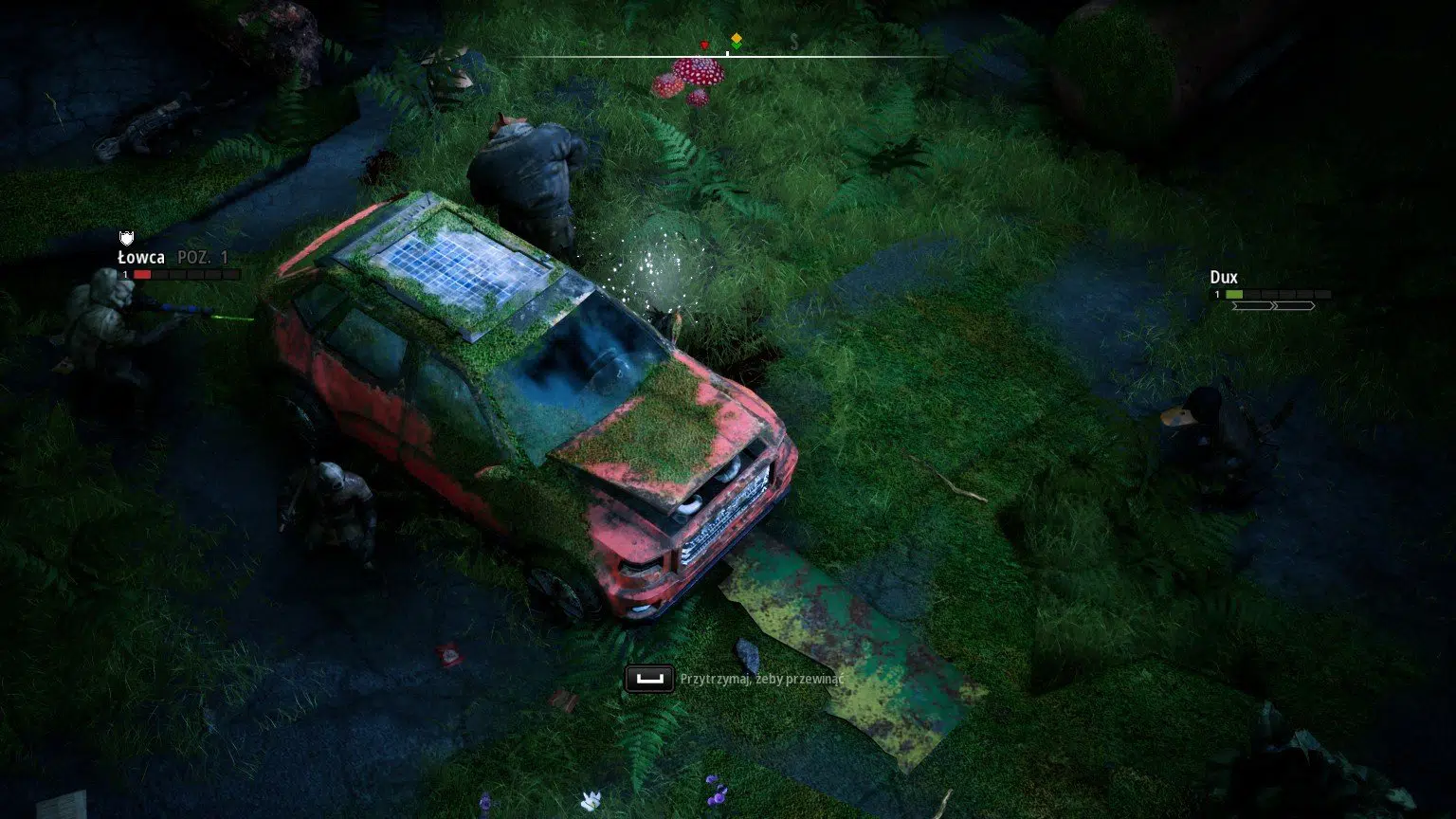Screen dimensions: 1456x819
Task: Click the white shield icon above Łowca's nameplate
Action: click(x=126, y=238)
